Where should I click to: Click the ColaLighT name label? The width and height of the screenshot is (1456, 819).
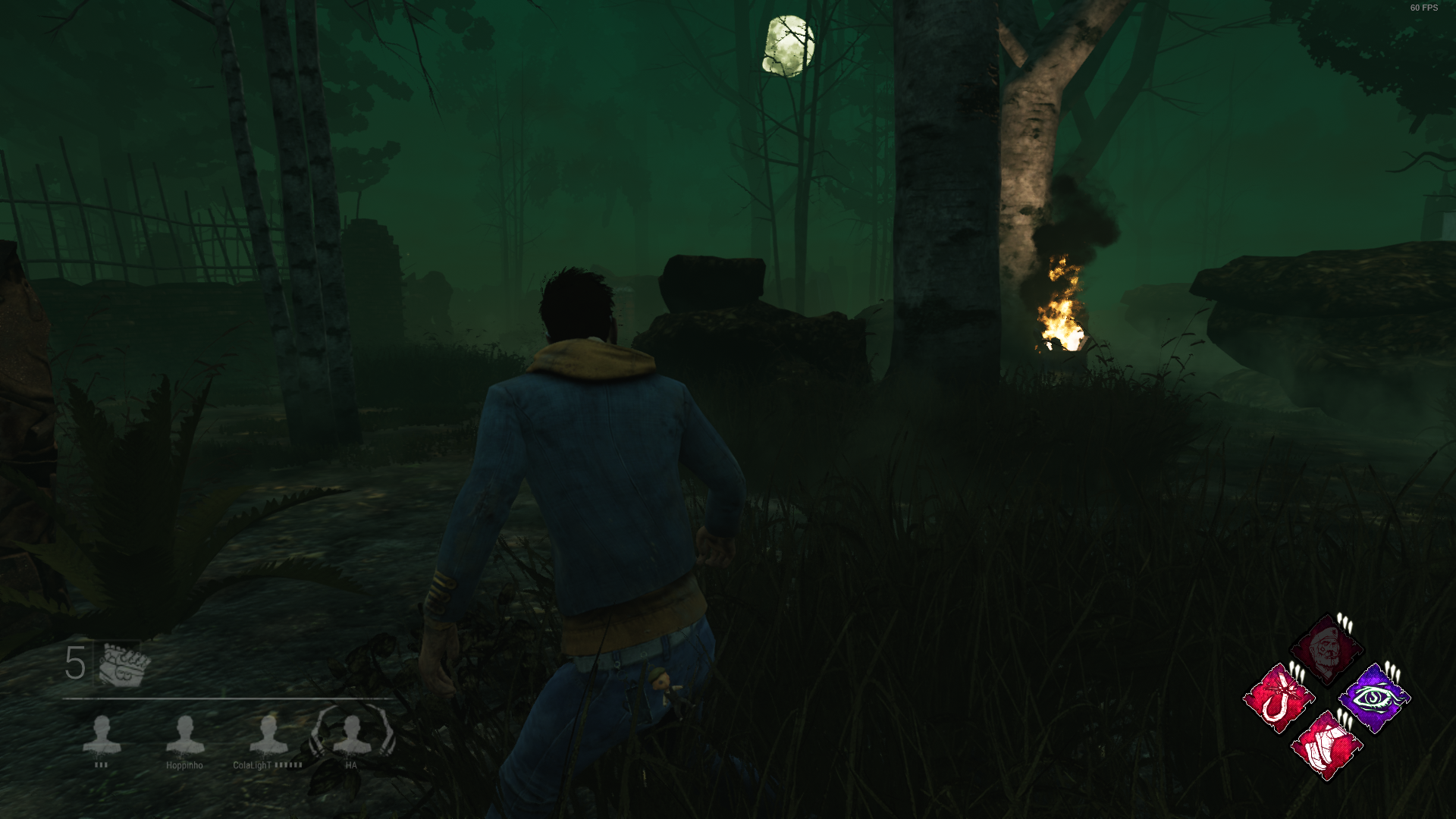click(251, 765)
